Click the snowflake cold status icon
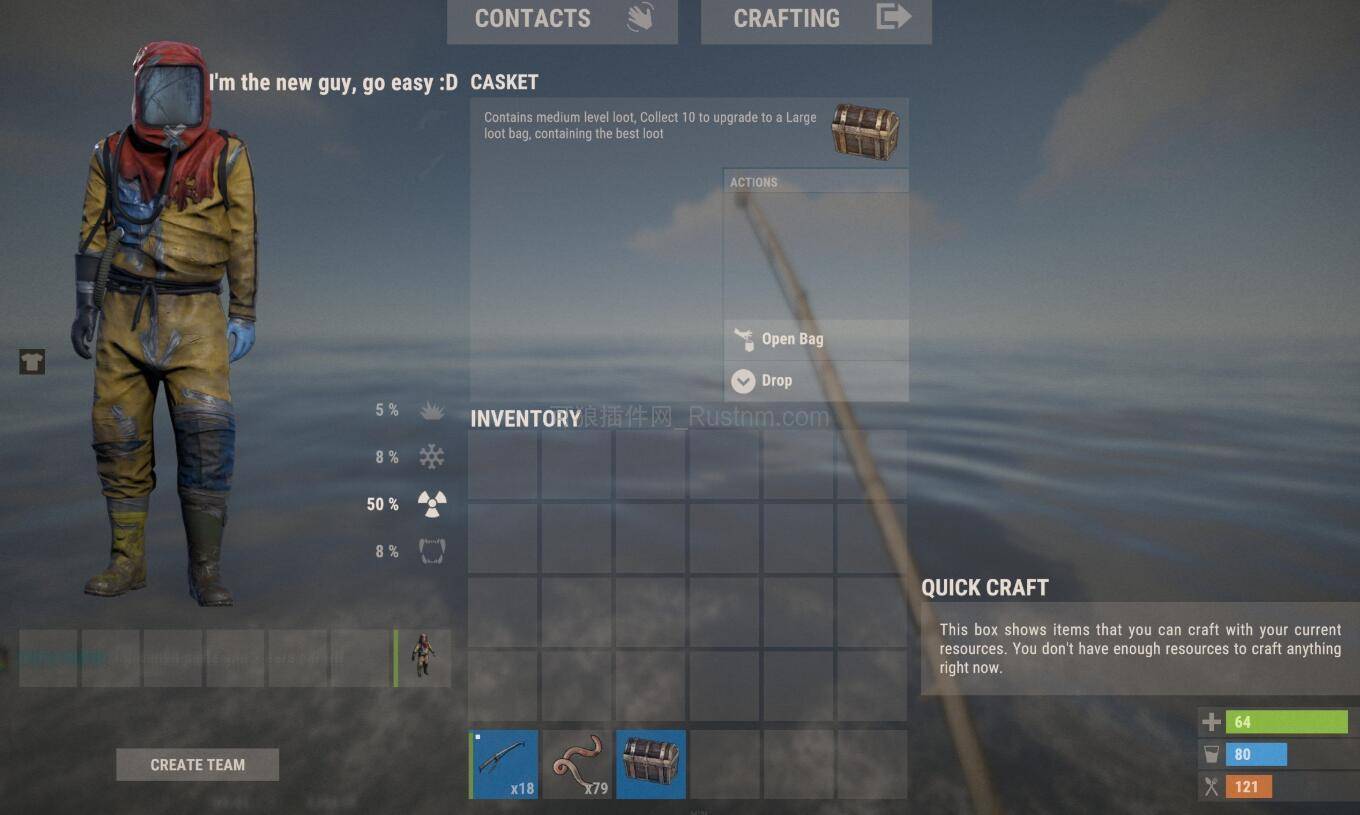 click(430, 456)
